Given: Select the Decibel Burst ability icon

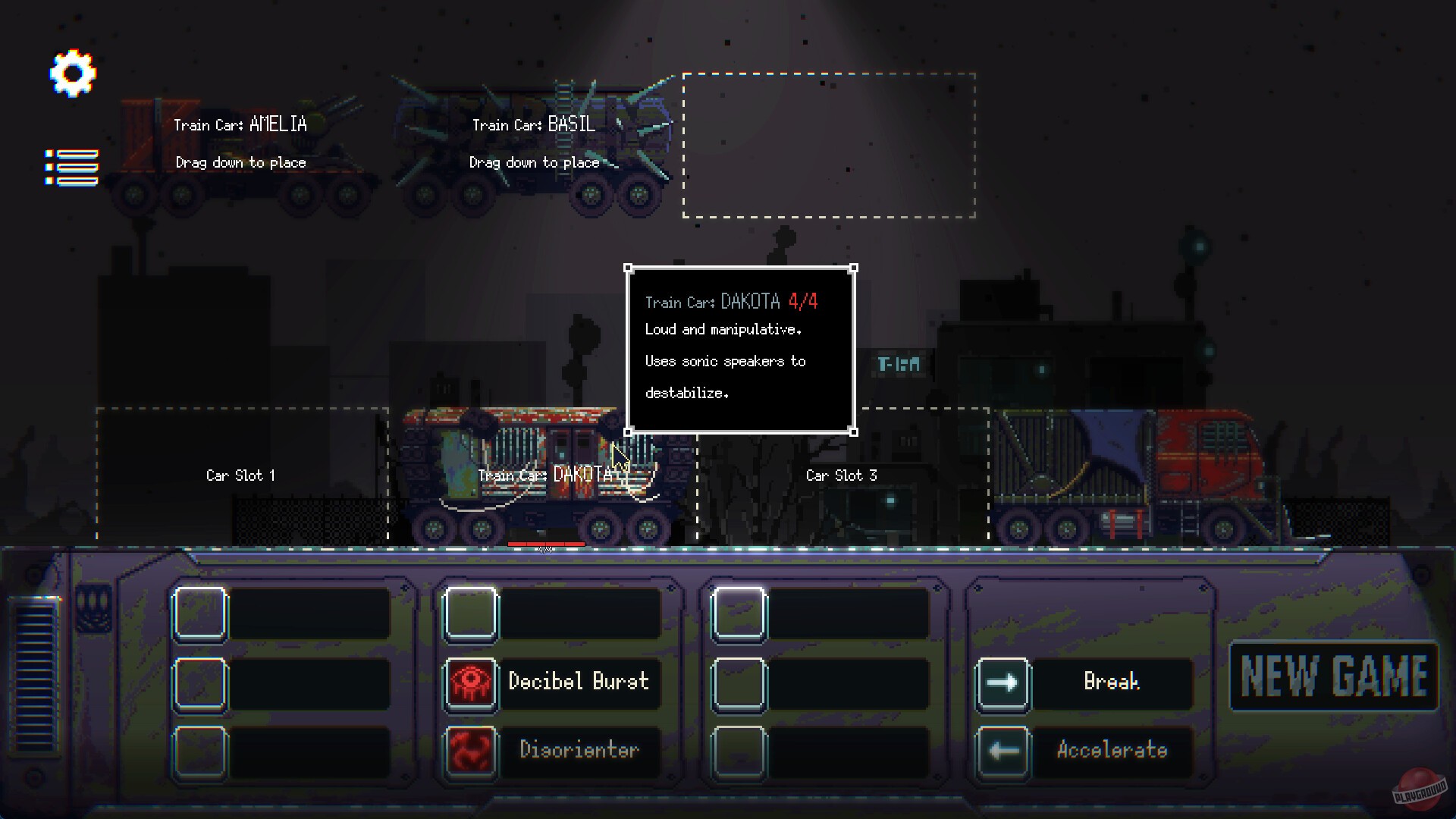Looking at the screenshot, I should click(x=470, y=682).
